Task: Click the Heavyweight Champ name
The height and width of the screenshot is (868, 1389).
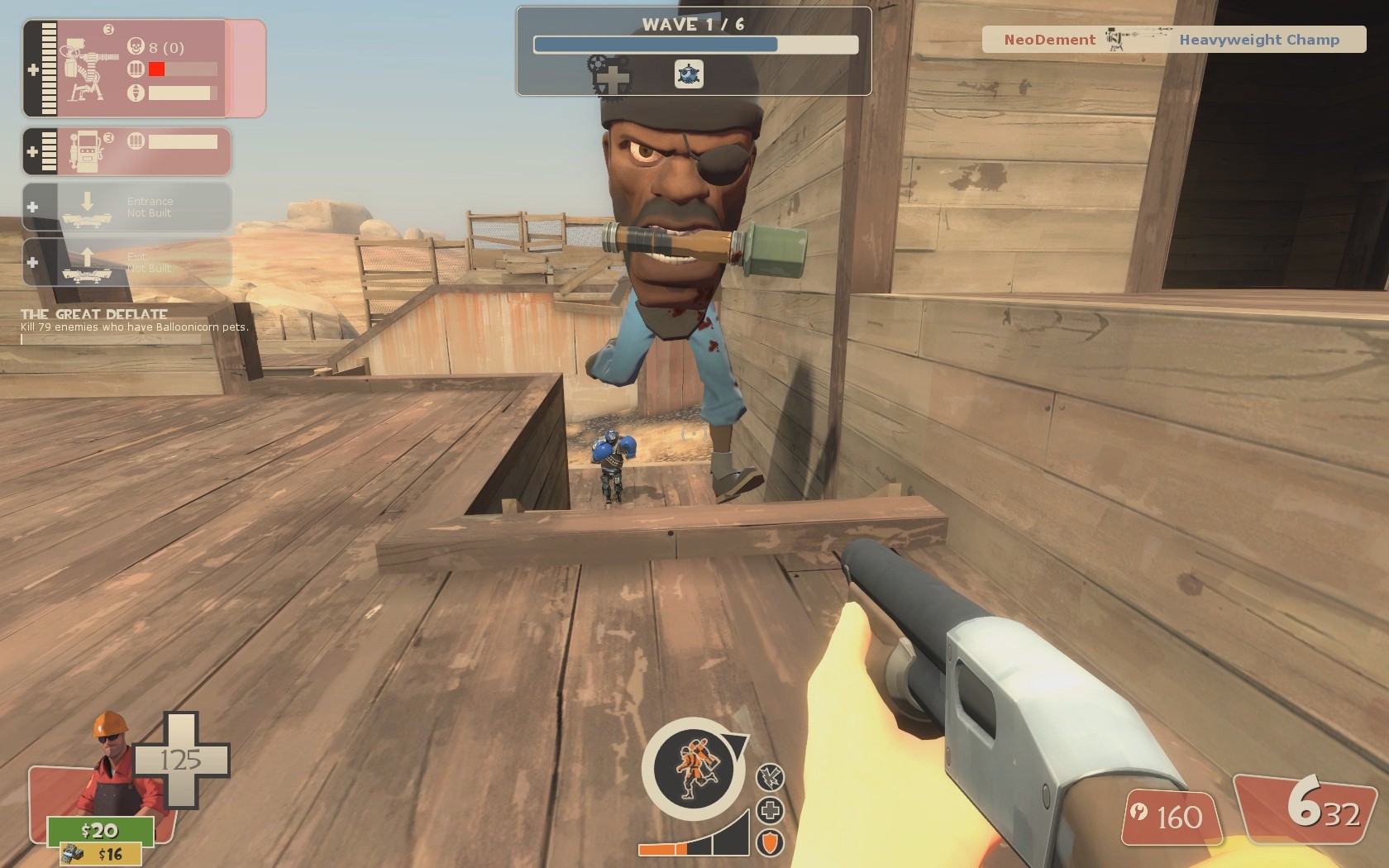Action: 1258,39
